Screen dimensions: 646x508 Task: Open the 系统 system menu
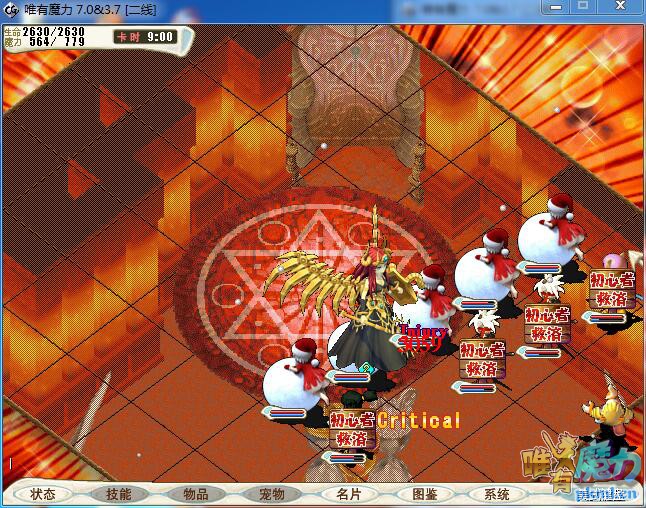(x=497, y=494)
